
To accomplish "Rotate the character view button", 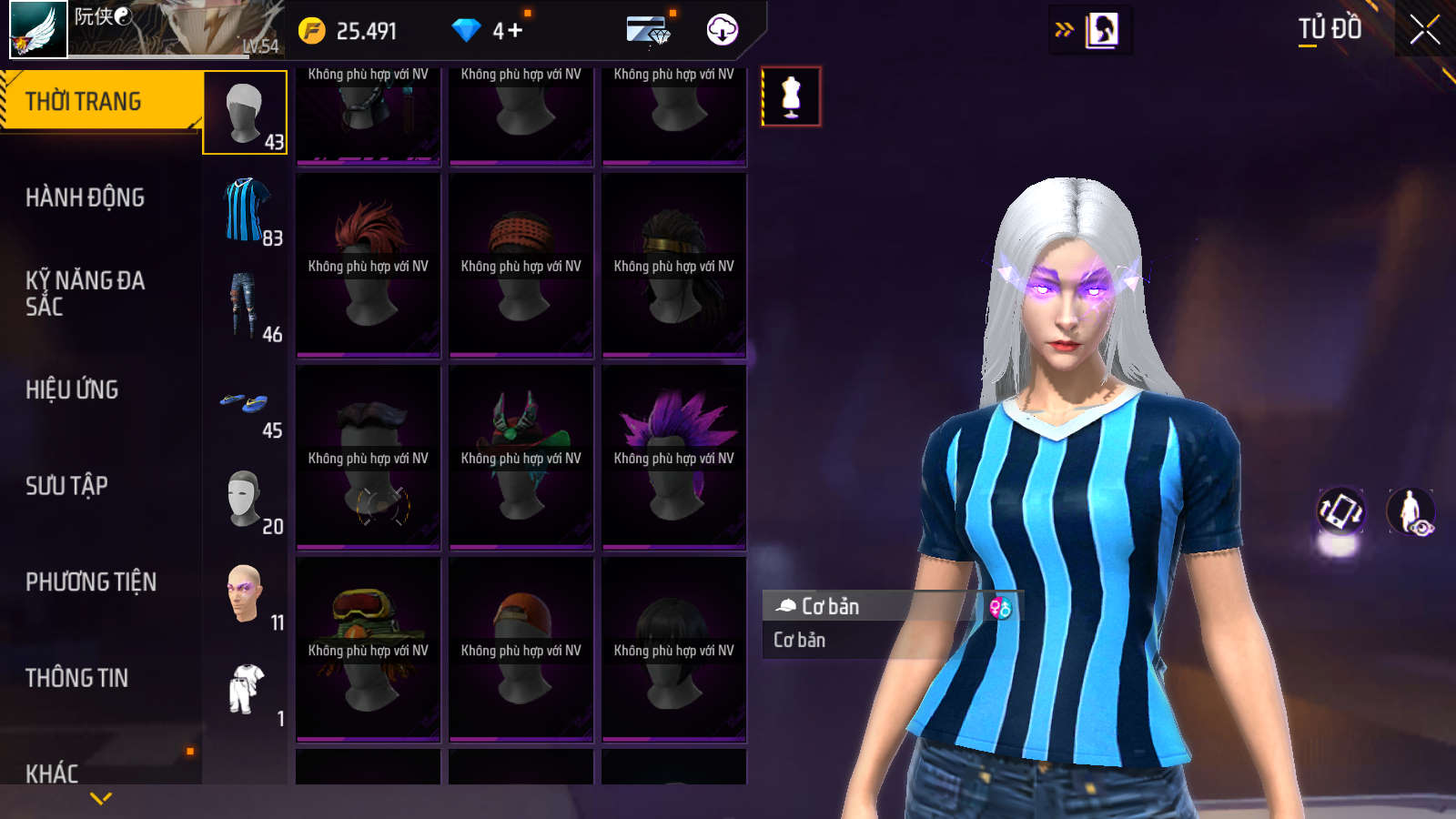I will point(1340,511).
